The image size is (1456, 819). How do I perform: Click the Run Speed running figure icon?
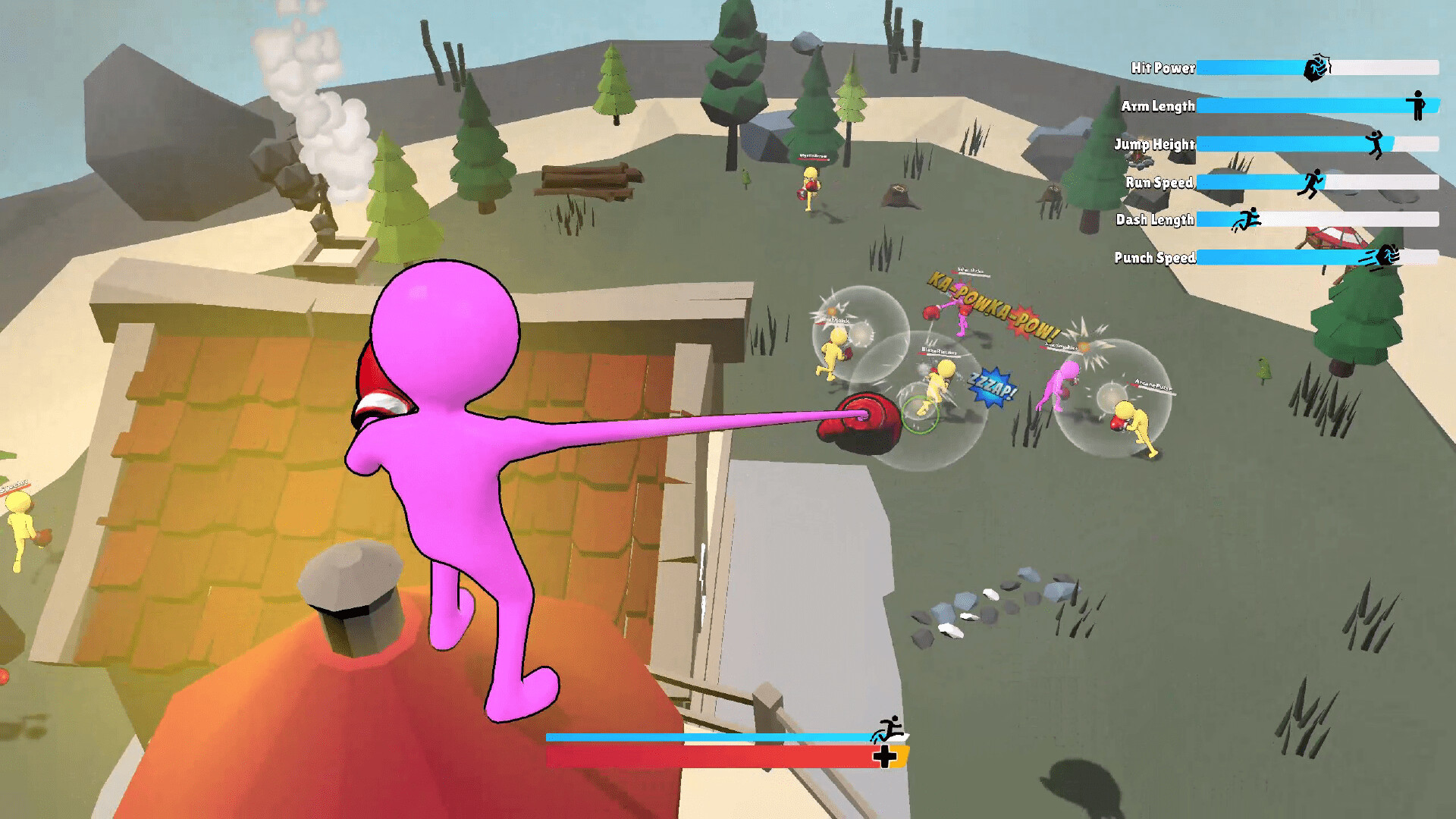(x=1311, y=182)
